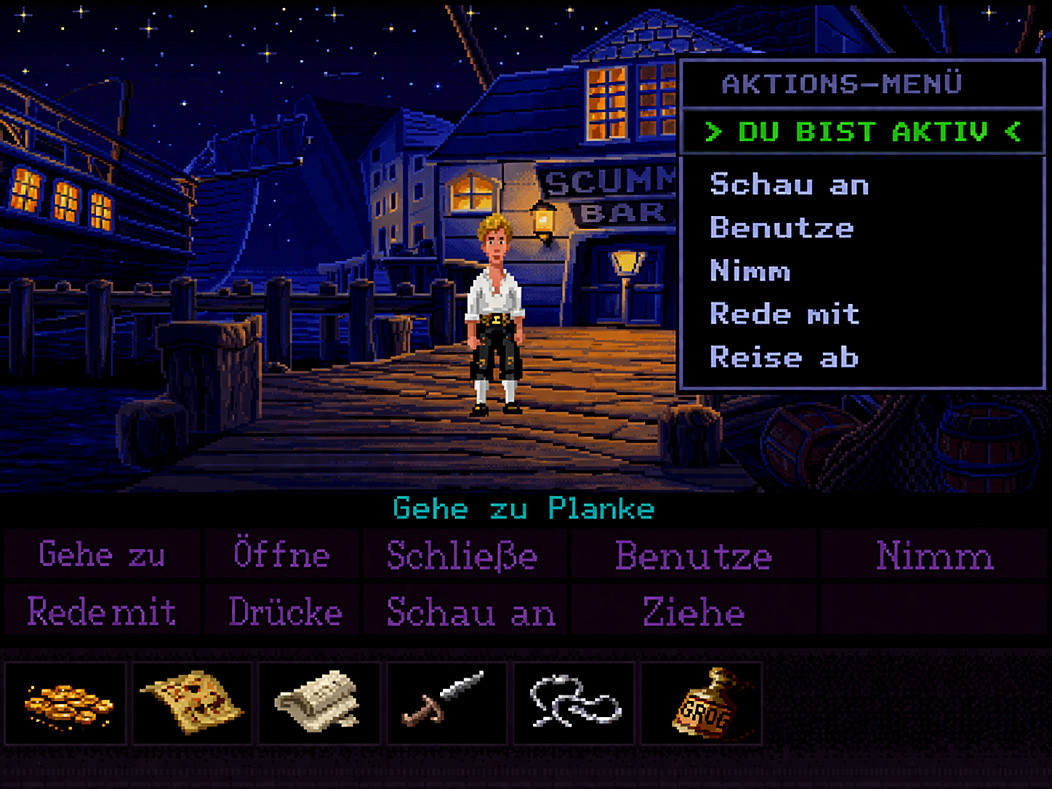Choose the "Drücke" verb
Image resolution: width=1052 pixels, height=789 pixels.
pyautogui.click(x=285, y=611)
